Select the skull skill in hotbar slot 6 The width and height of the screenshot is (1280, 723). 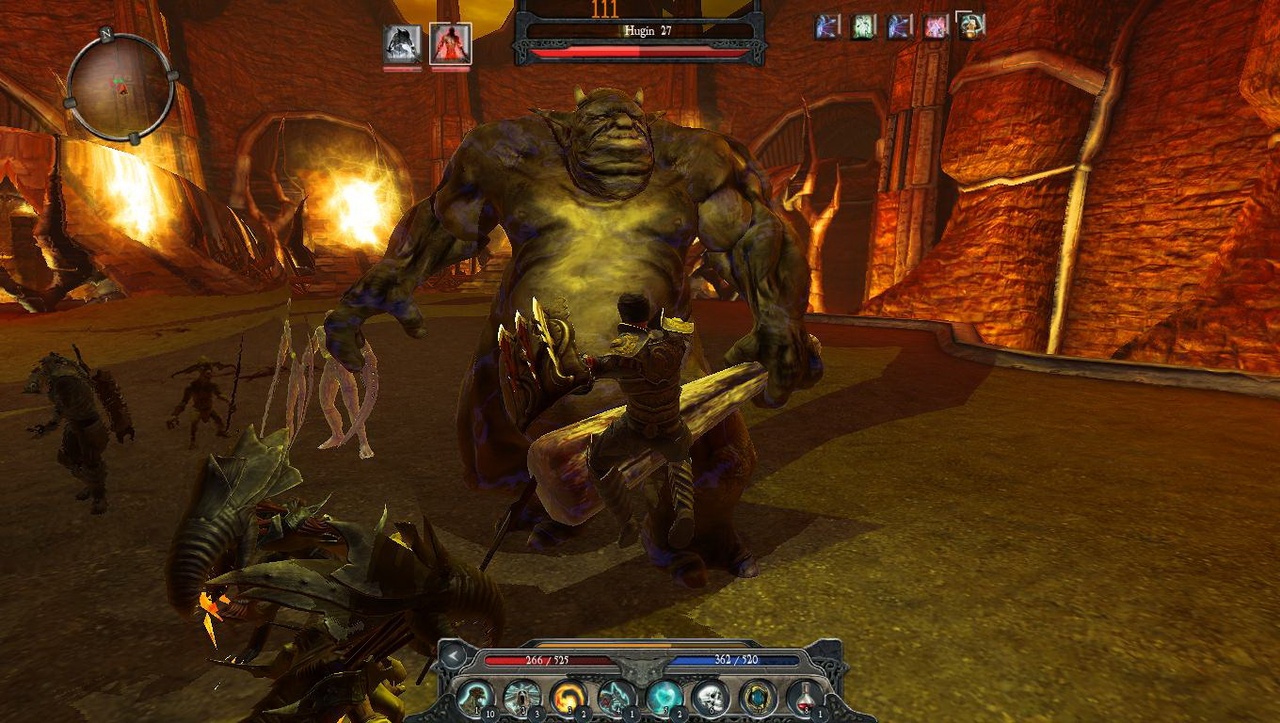tap(709, 697)
